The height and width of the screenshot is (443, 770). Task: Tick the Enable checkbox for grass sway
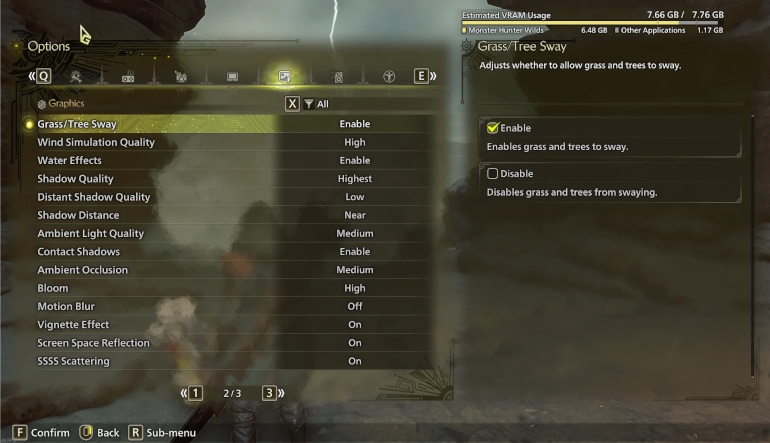pos(492,128)
